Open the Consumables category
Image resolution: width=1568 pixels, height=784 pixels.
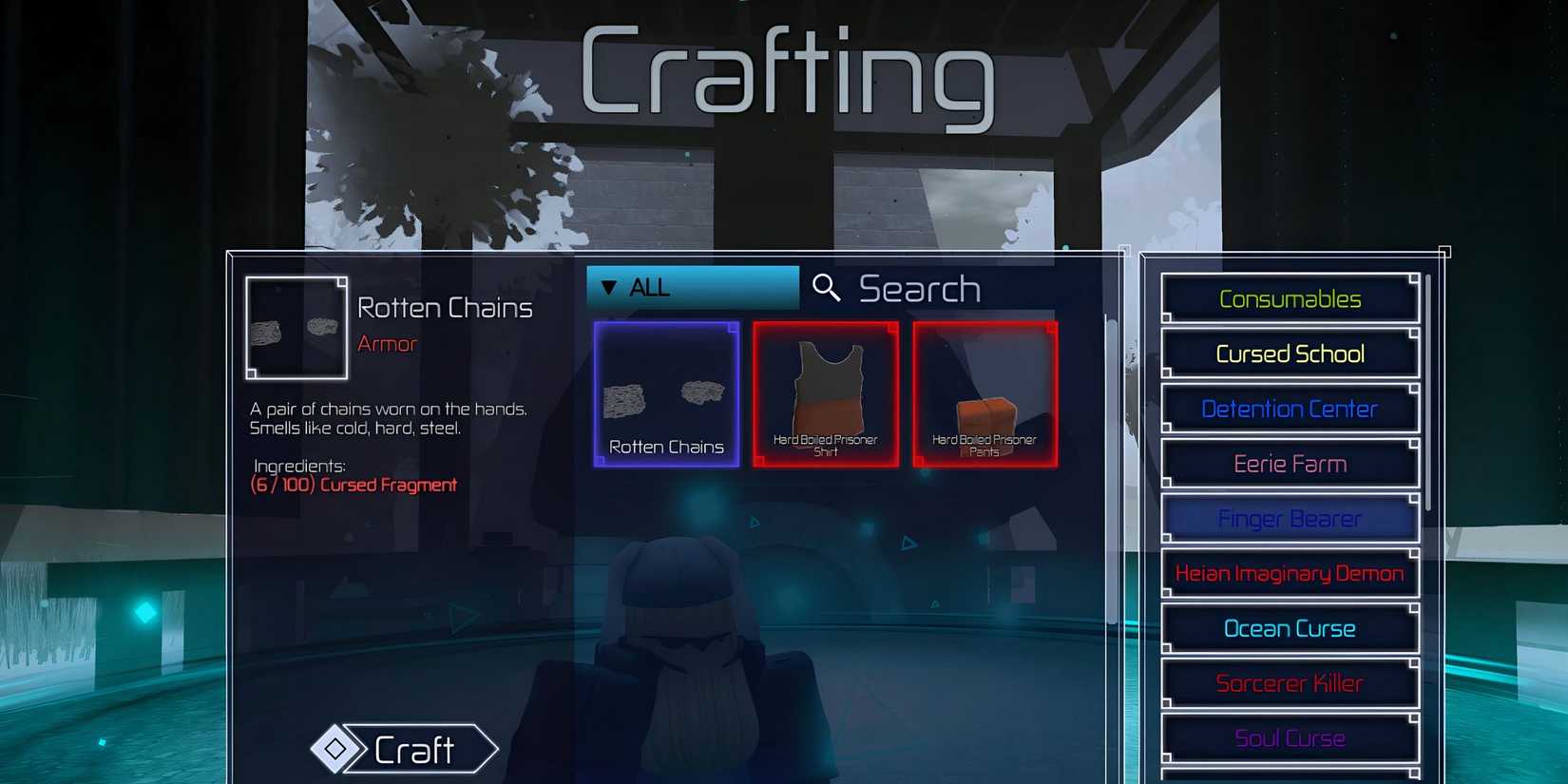pos(1290,297)
